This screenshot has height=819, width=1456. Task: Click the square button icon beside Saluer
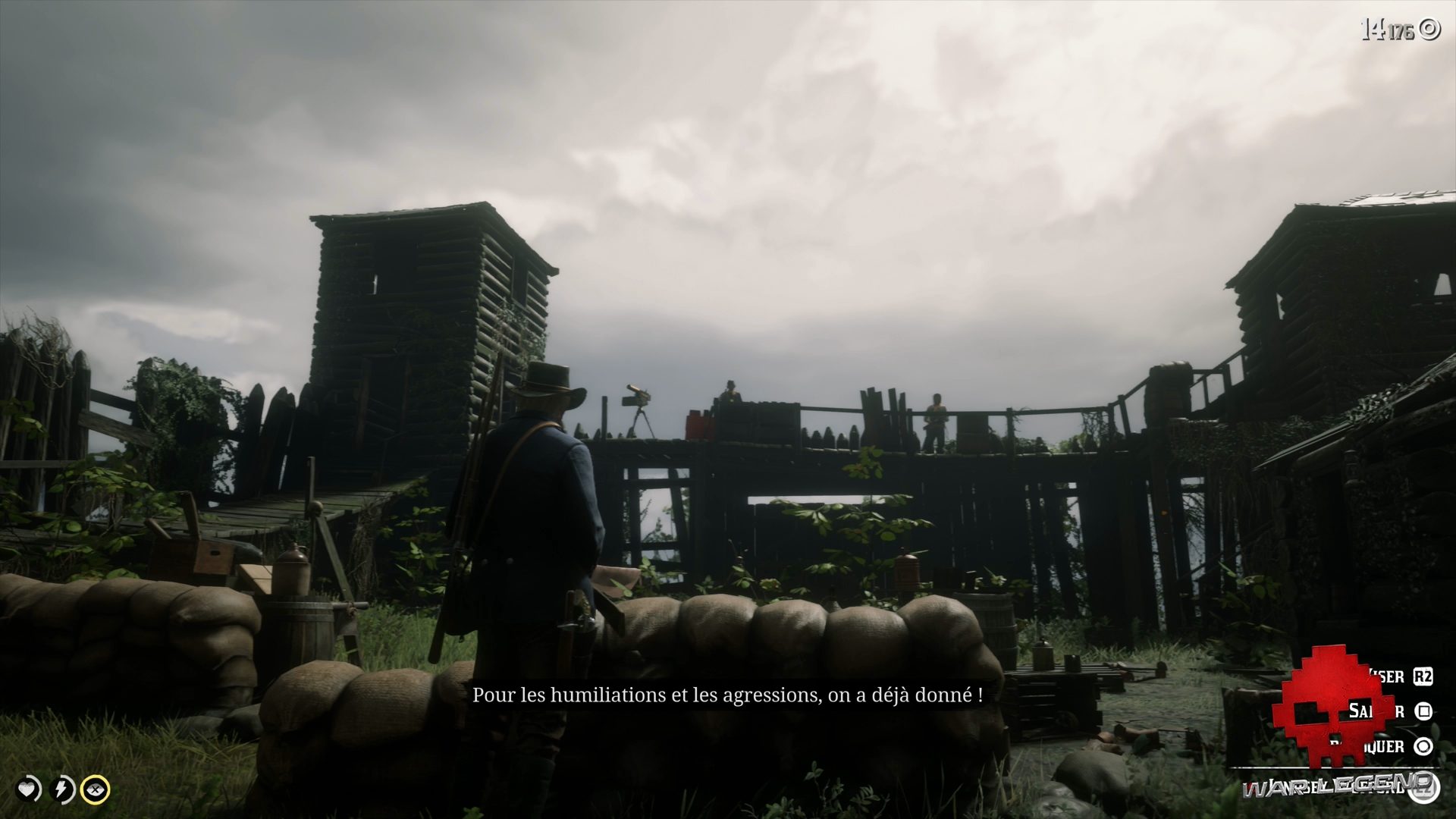tap(1422, 711)
